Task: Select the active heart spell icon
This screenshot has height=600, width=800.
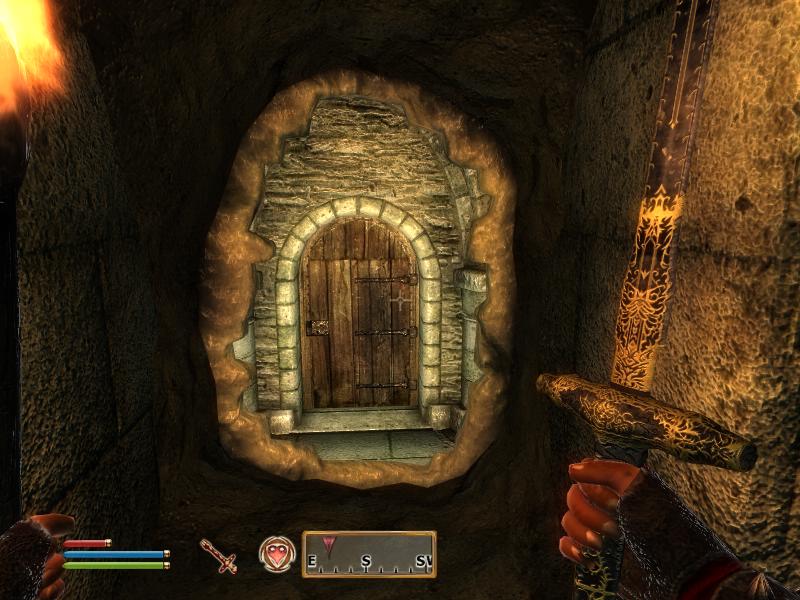Action: coord(275,554)
